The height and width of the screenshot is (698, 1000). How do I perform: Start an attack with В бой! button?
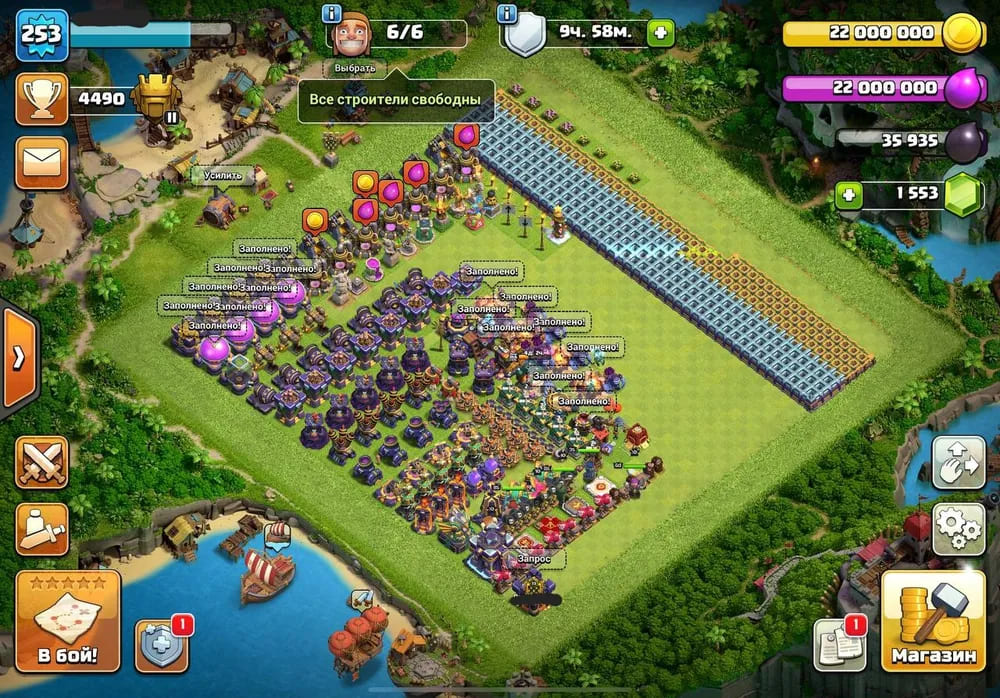(x=68, y=621)
